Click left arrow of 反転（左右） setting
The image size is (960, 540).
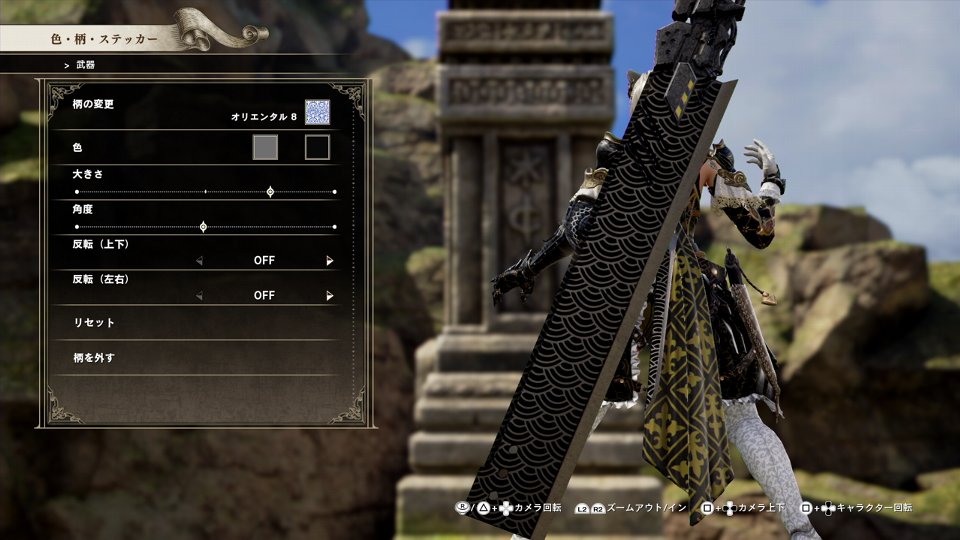(198, 296)
